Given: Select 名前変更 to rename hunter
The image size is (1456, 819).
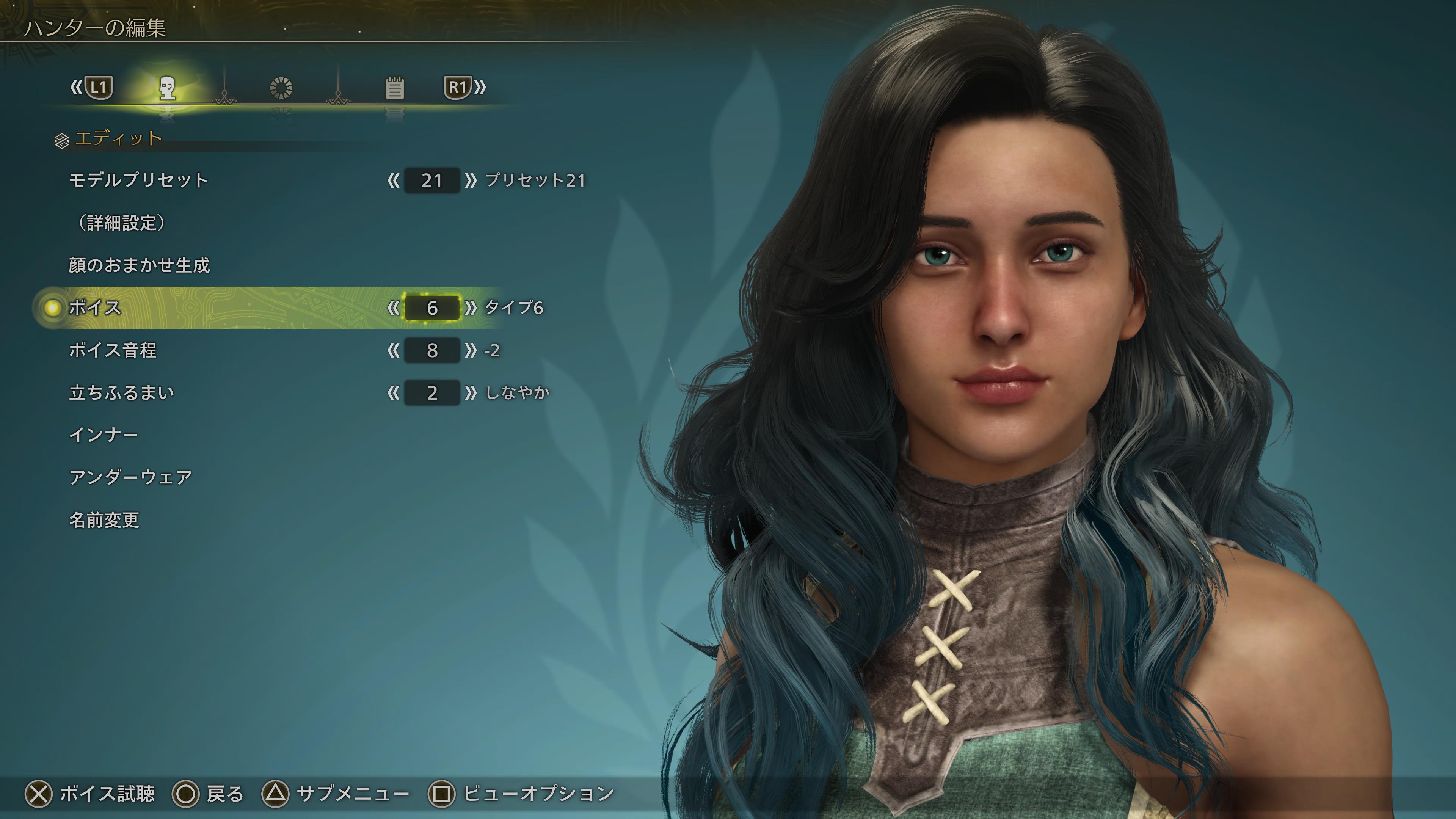Looking at the screenshot, I should [104, 520].
